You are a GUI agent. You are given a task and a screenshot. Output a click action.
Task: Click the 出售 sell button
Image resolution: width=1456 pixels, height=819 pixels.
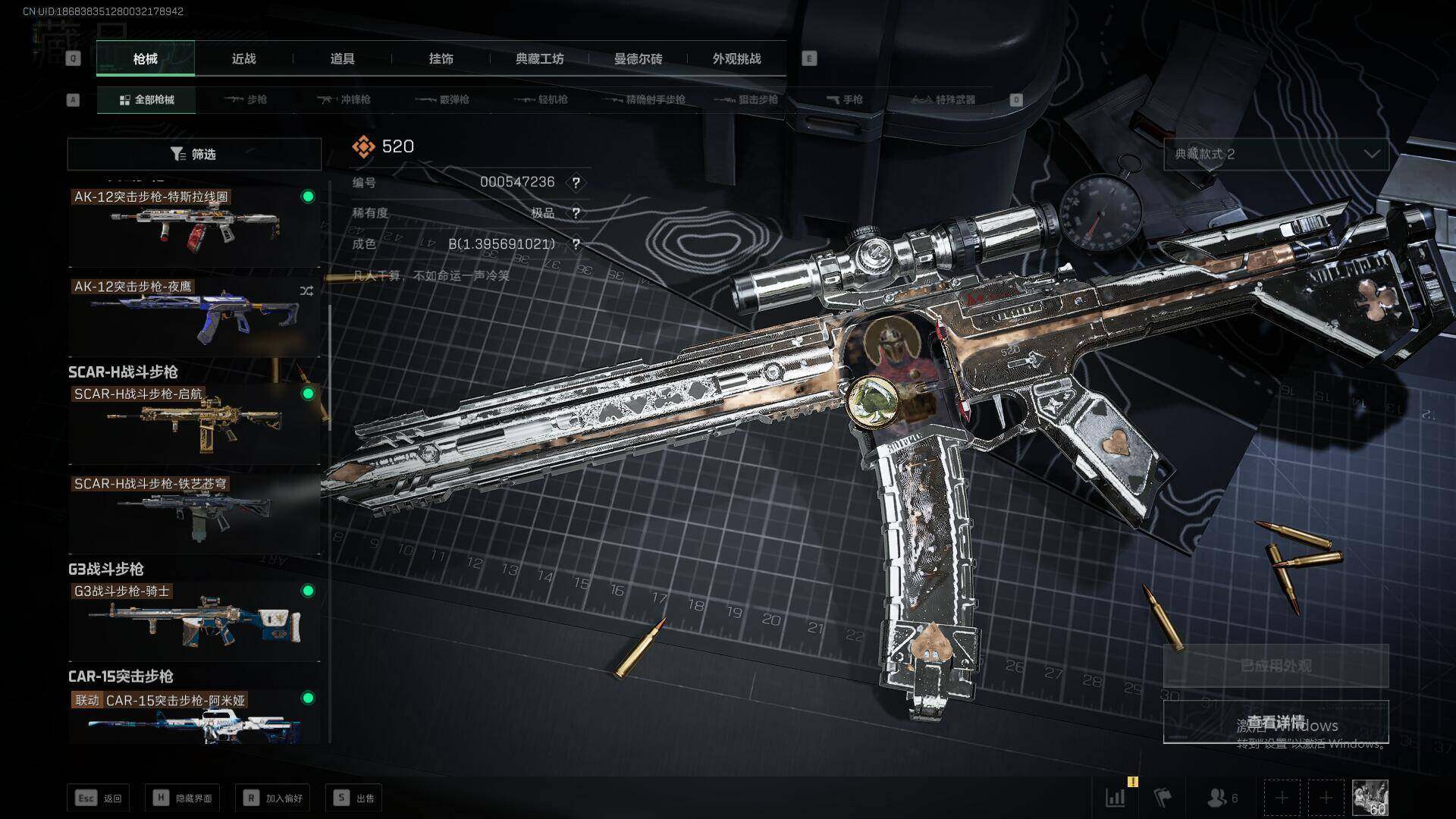354,798
